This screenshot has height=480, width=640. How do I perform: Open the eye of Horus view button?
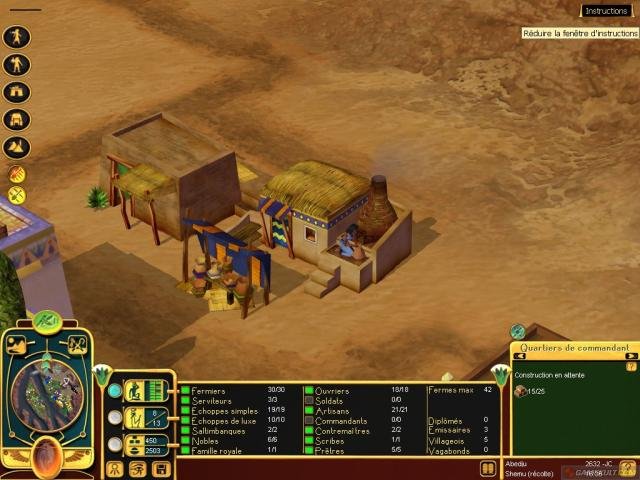coord(138,468)
